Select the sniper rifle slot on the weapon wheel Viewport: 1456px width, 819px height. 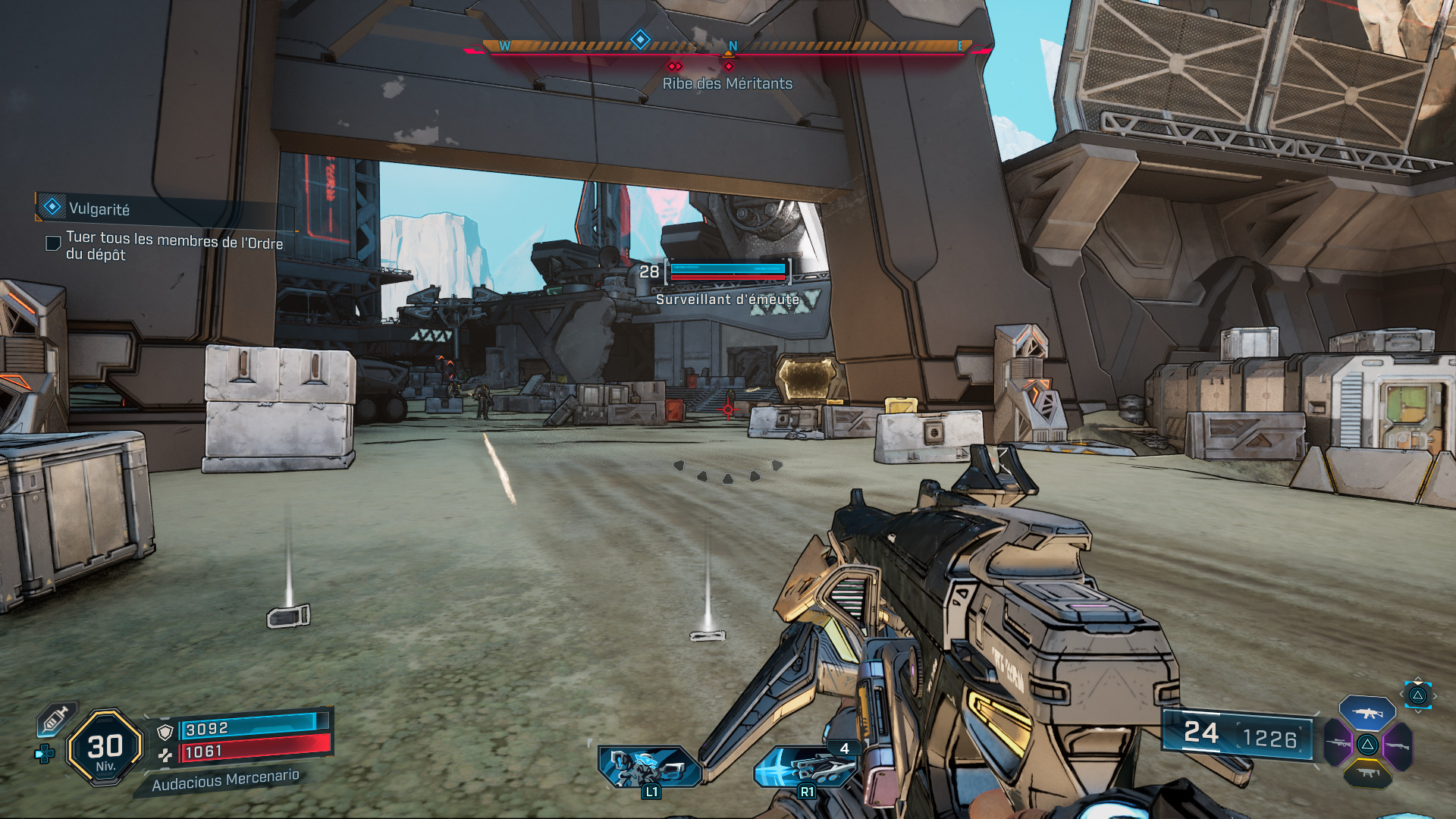point(1338,743)
